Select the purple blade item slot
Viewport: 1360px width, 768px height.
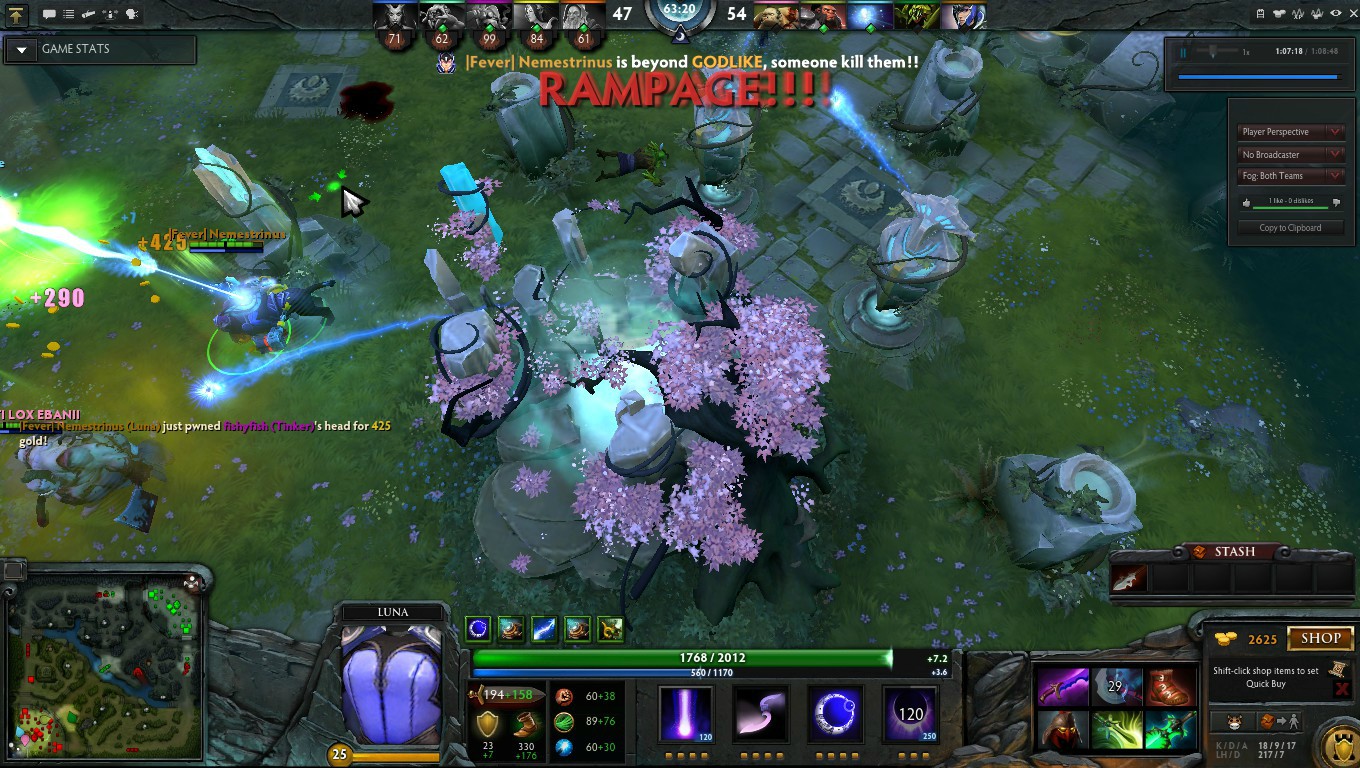tap(1062, 688)
